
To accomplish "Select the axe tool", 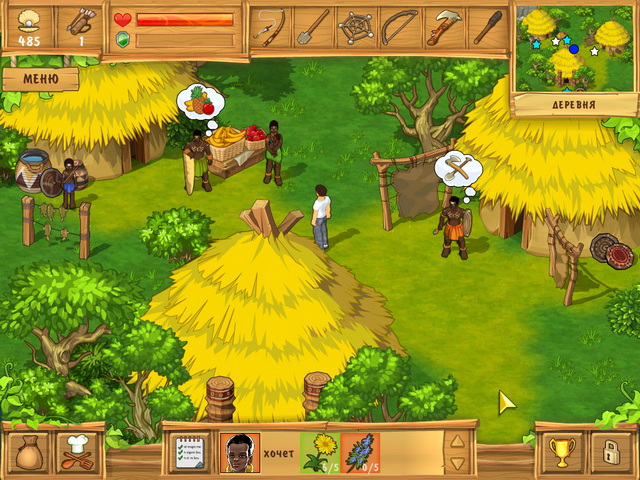I will [x=443, y=27].
